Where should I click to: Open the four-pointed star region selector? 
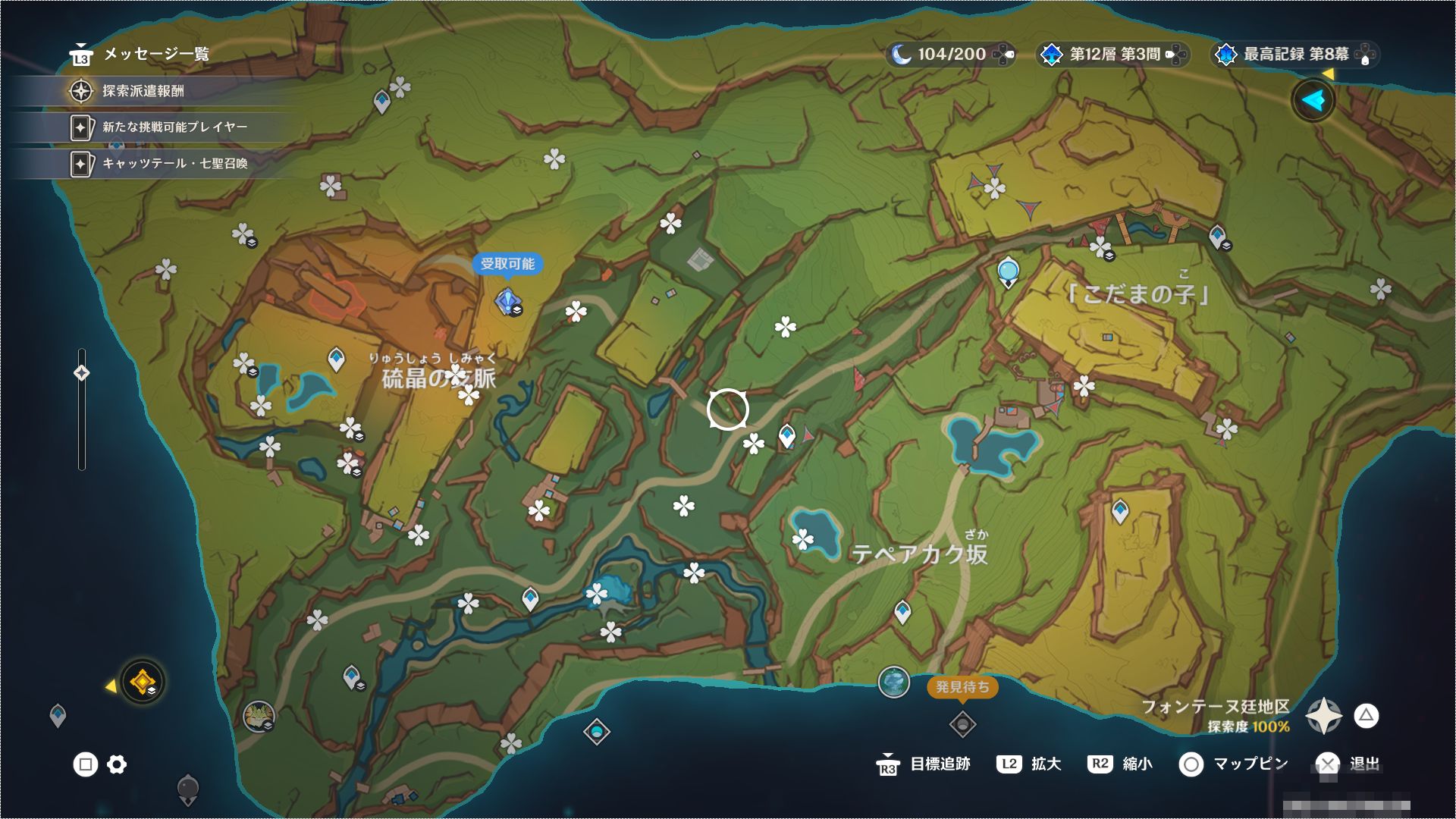click(1323, 716)
